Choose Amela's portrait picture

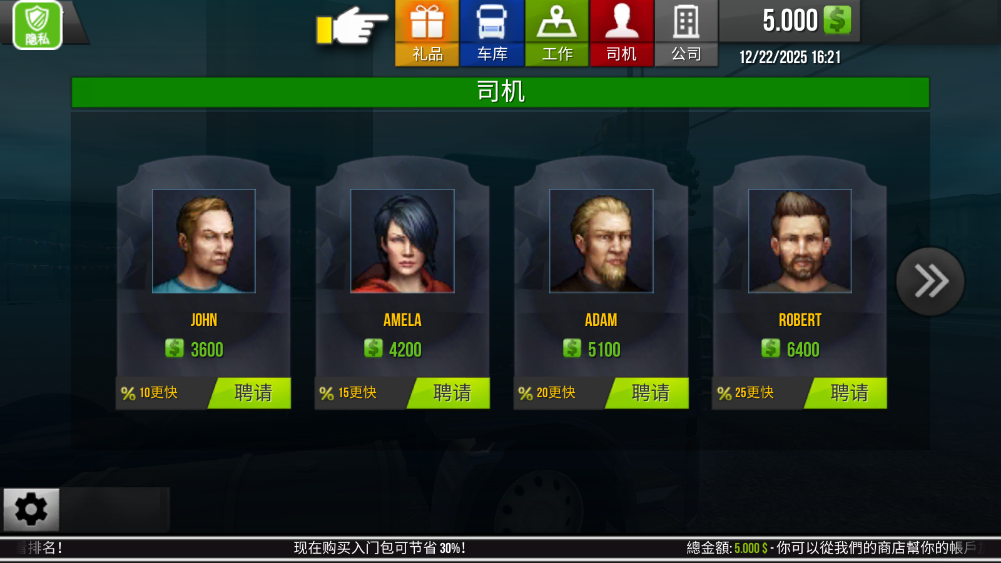(402, 241)
